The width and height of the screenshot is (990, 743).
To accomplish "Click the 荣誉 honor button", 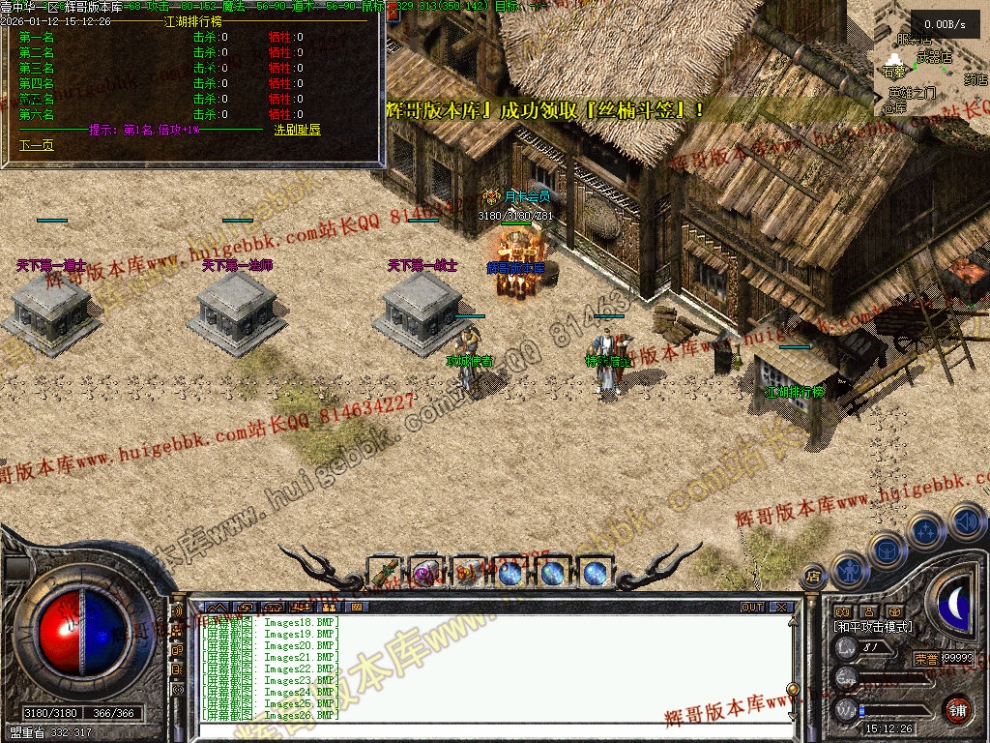I will [x=927, y=658].
